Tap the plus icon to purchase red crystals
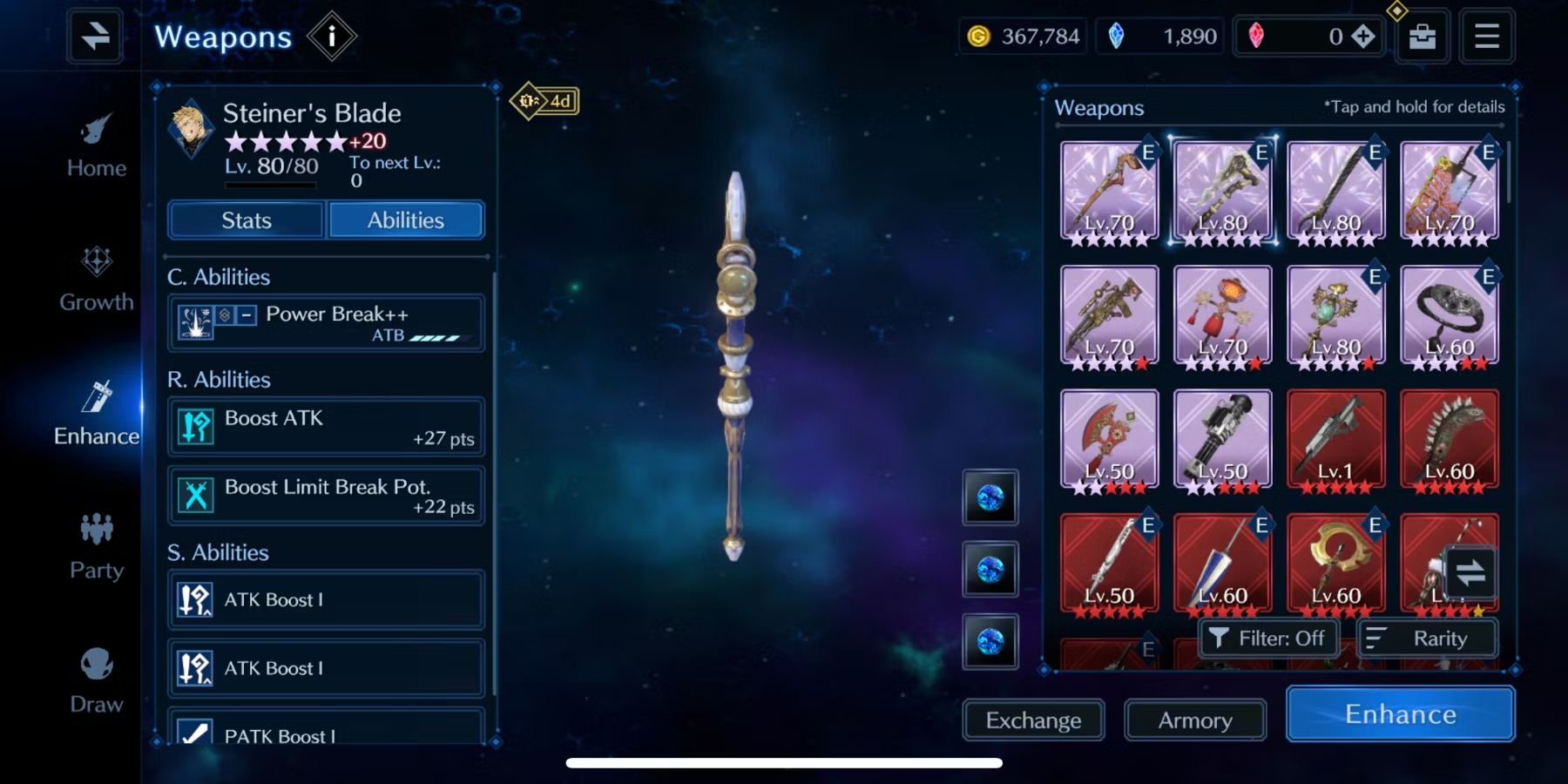This screenshot has width=1568, height=784. click(x=1365, y=36)
